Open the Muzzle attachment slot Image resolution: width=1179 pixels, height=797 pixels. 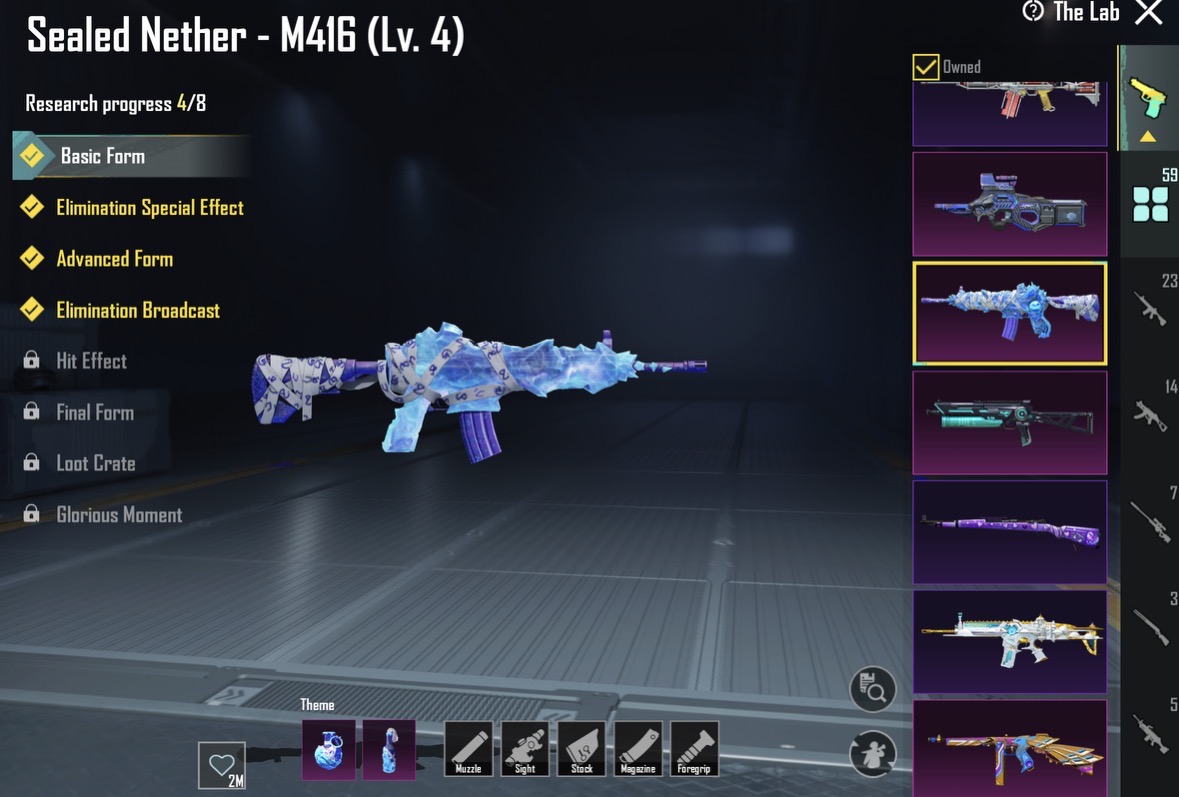[x=468, y=749]
